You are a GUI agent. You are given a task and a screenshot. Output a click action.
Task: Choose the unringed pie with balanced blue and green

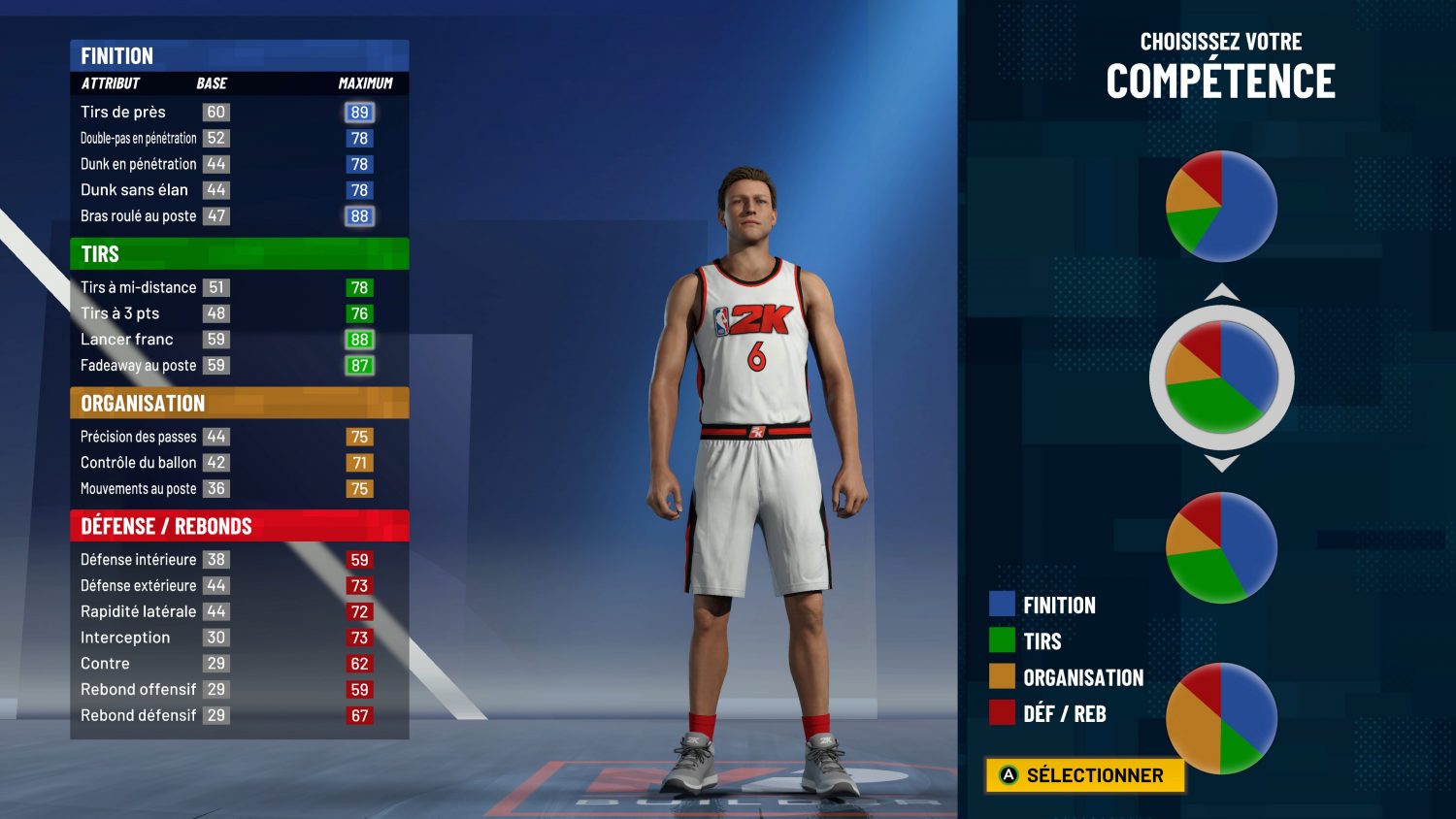(x=1221, y=547)
